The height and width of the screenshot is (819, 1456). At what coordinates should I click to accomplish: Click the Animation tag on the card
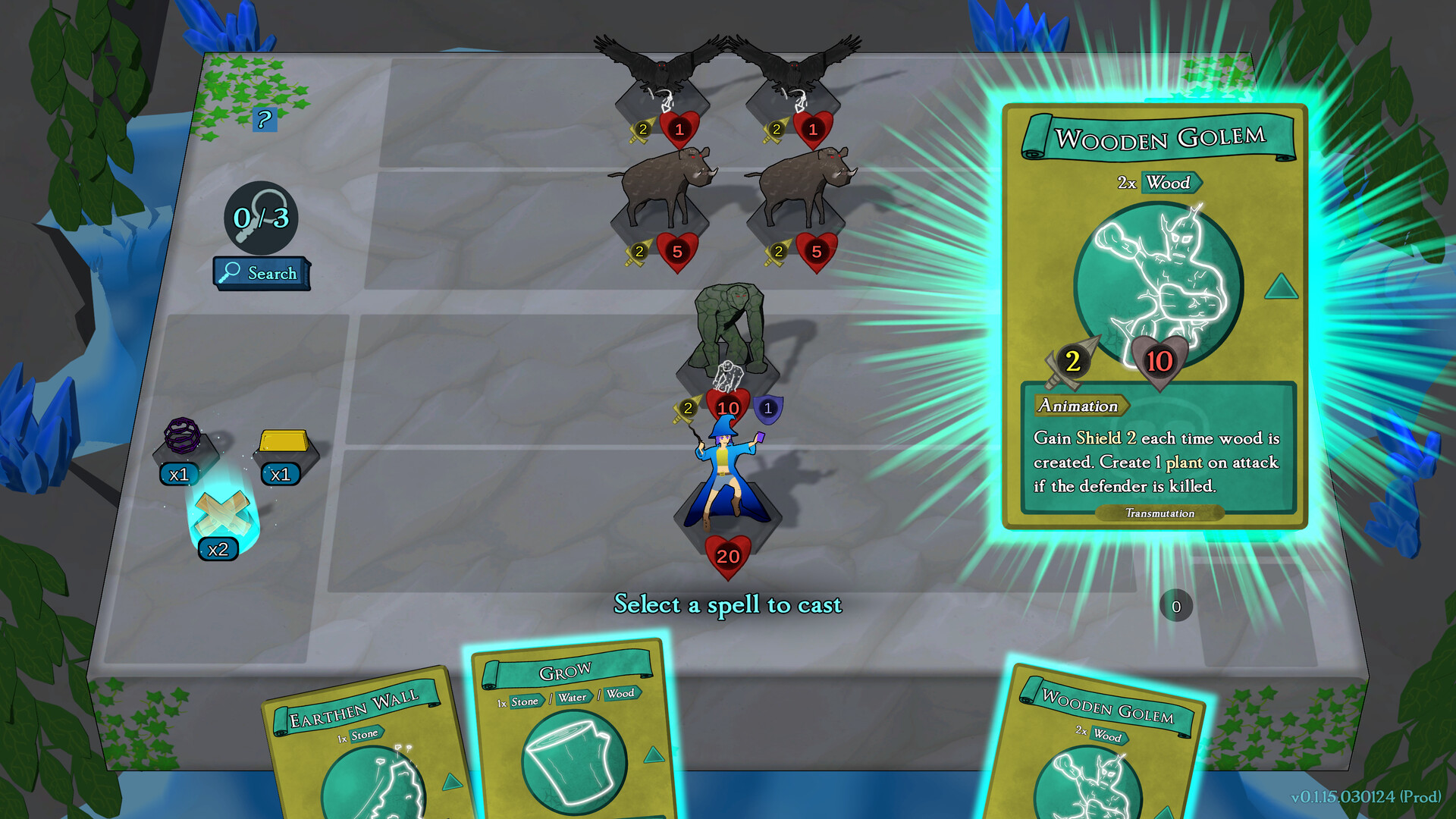click(1081, 406)
